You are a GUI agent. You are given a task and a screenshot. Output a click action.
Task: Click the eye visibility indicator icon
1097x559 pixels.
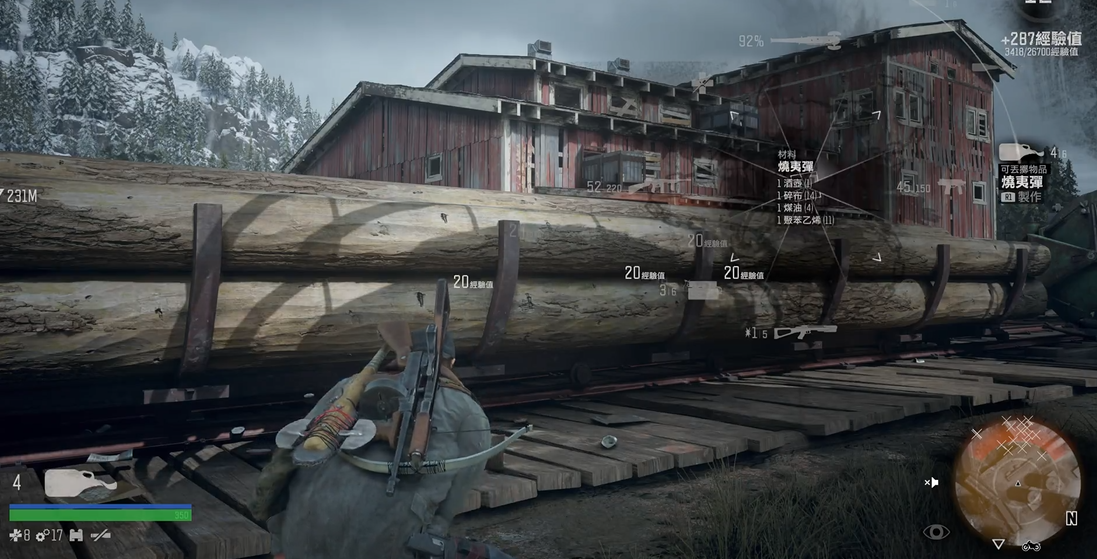click(x=934, y=531)
